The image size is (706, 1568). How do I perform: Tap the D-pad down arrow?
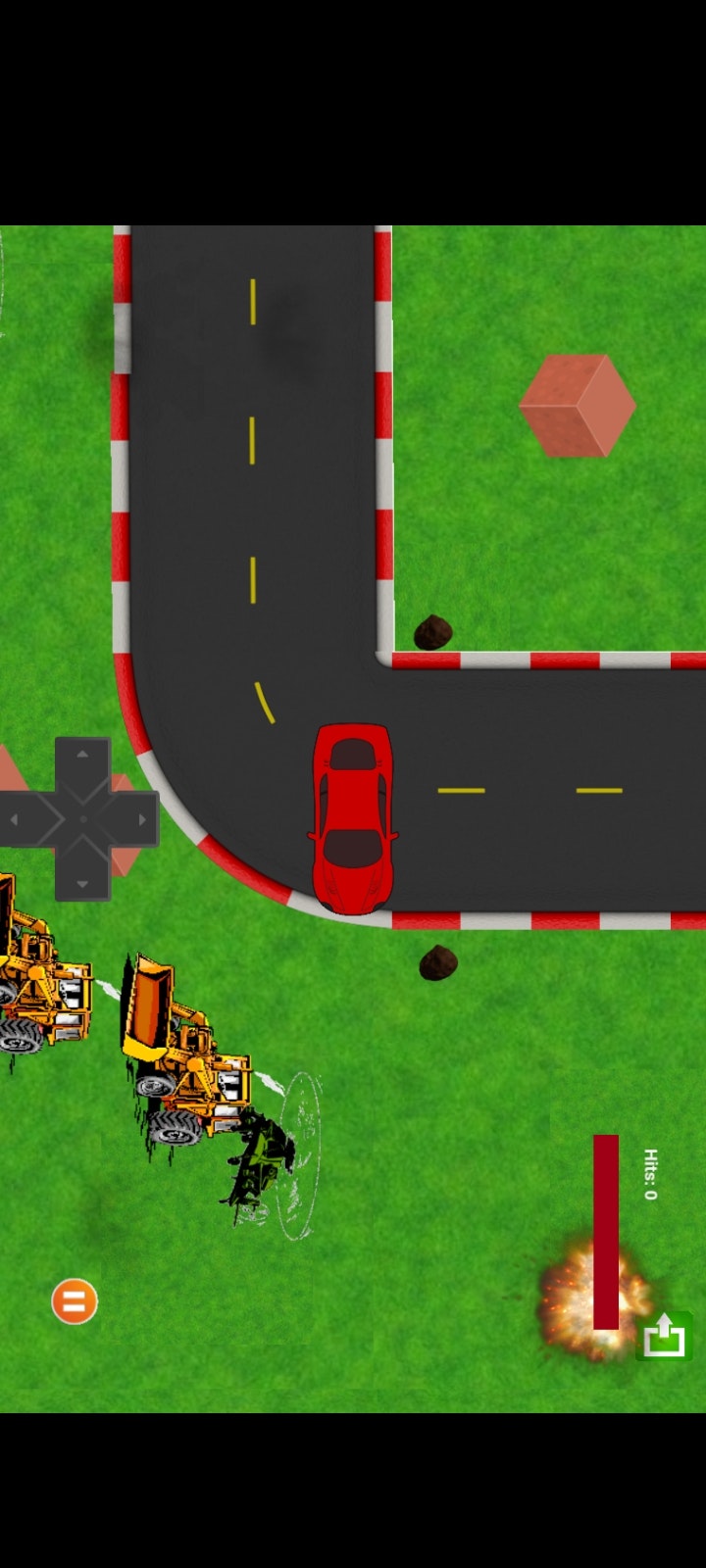tap(82, 883)
